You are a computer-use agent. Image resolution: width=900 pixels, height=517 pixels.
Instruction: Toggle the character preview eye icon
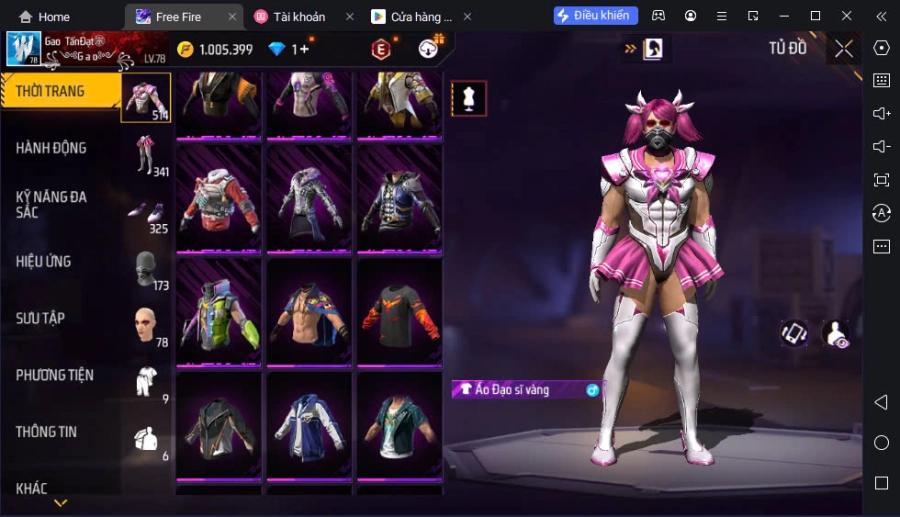tap(835, 335)
